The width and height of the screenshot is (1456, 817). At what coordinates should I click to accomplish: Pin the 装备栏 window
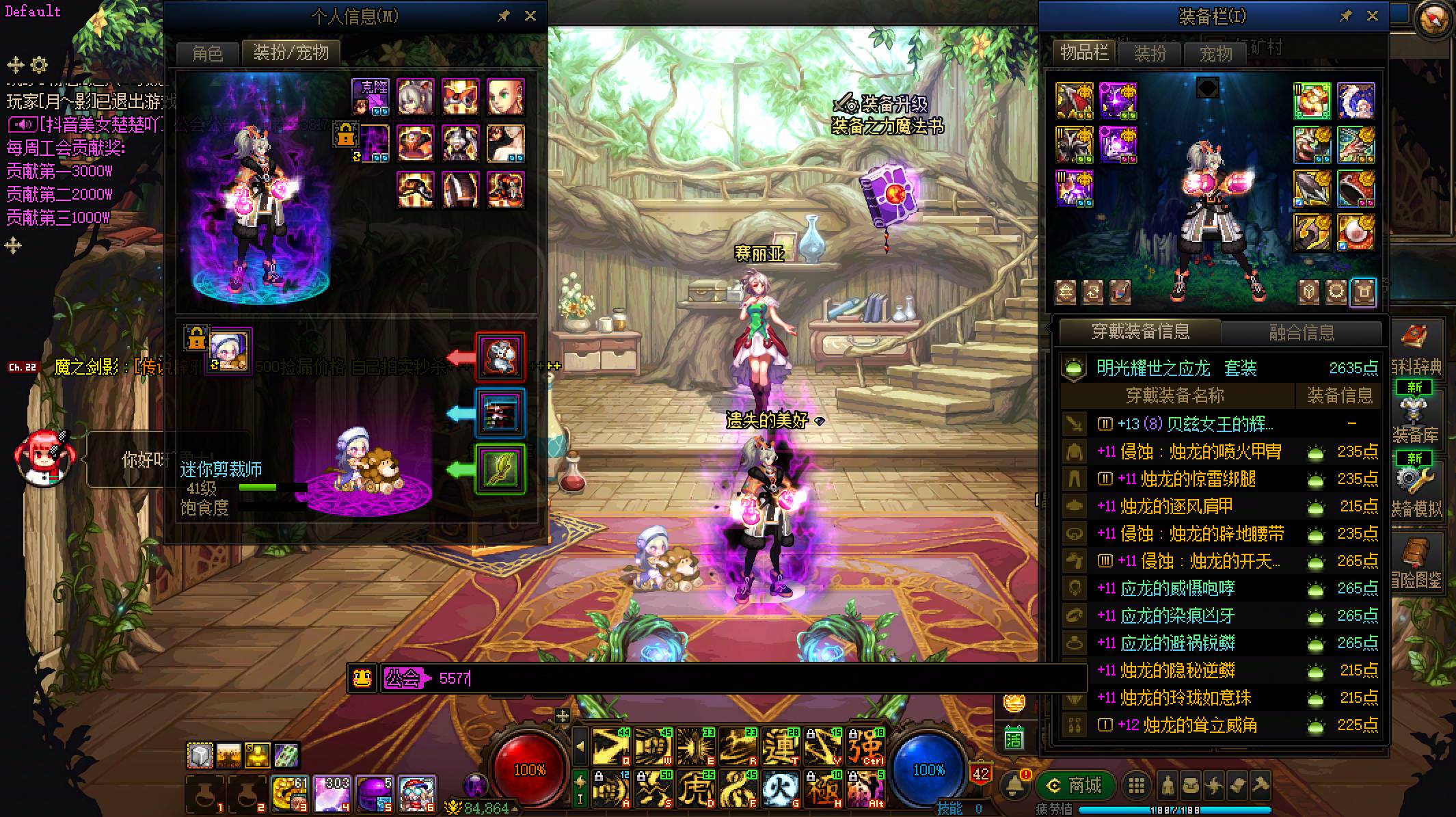(1345, 16)
